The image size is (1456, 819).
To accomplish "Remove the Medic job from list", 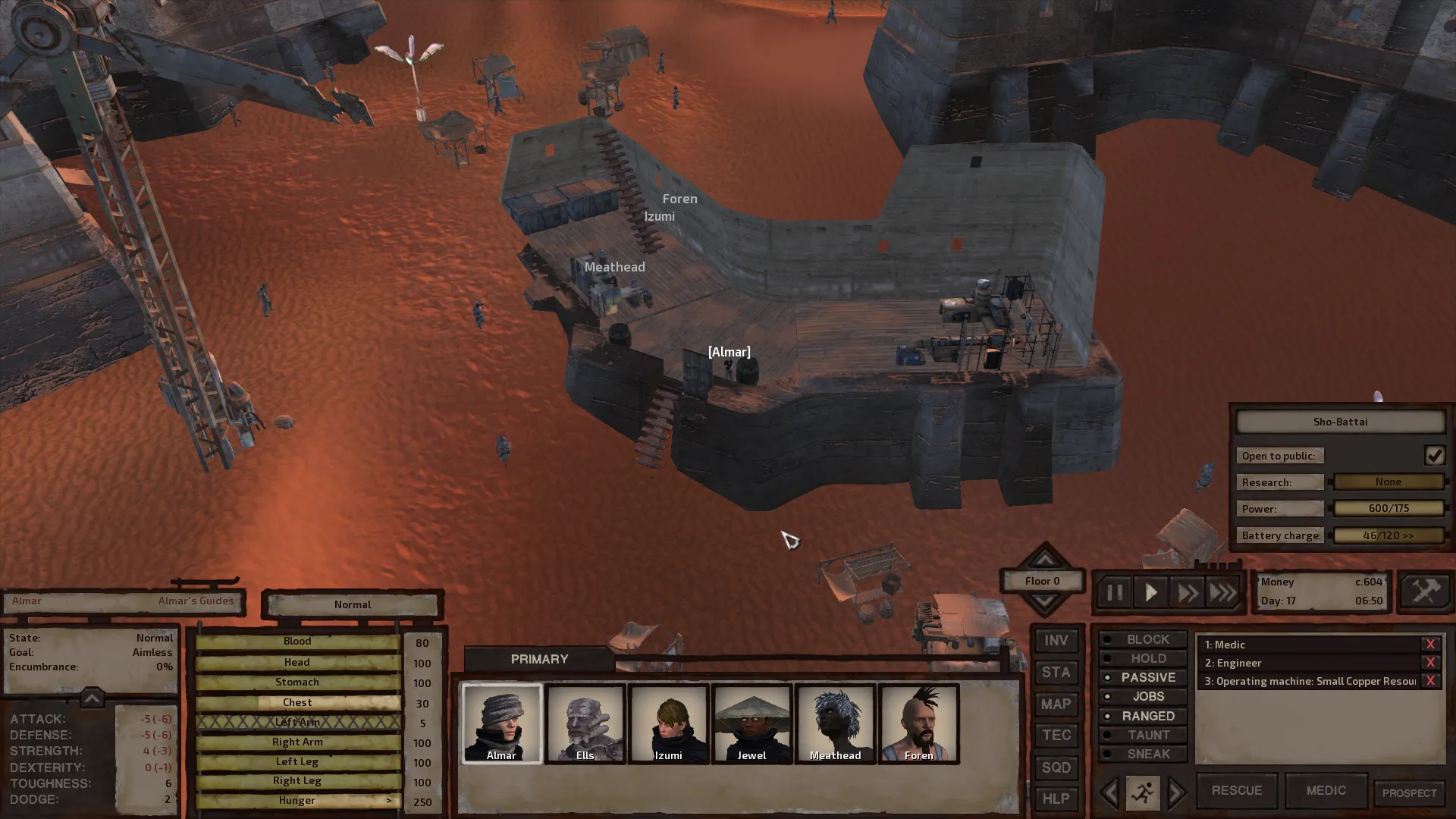I will 1430,645.
